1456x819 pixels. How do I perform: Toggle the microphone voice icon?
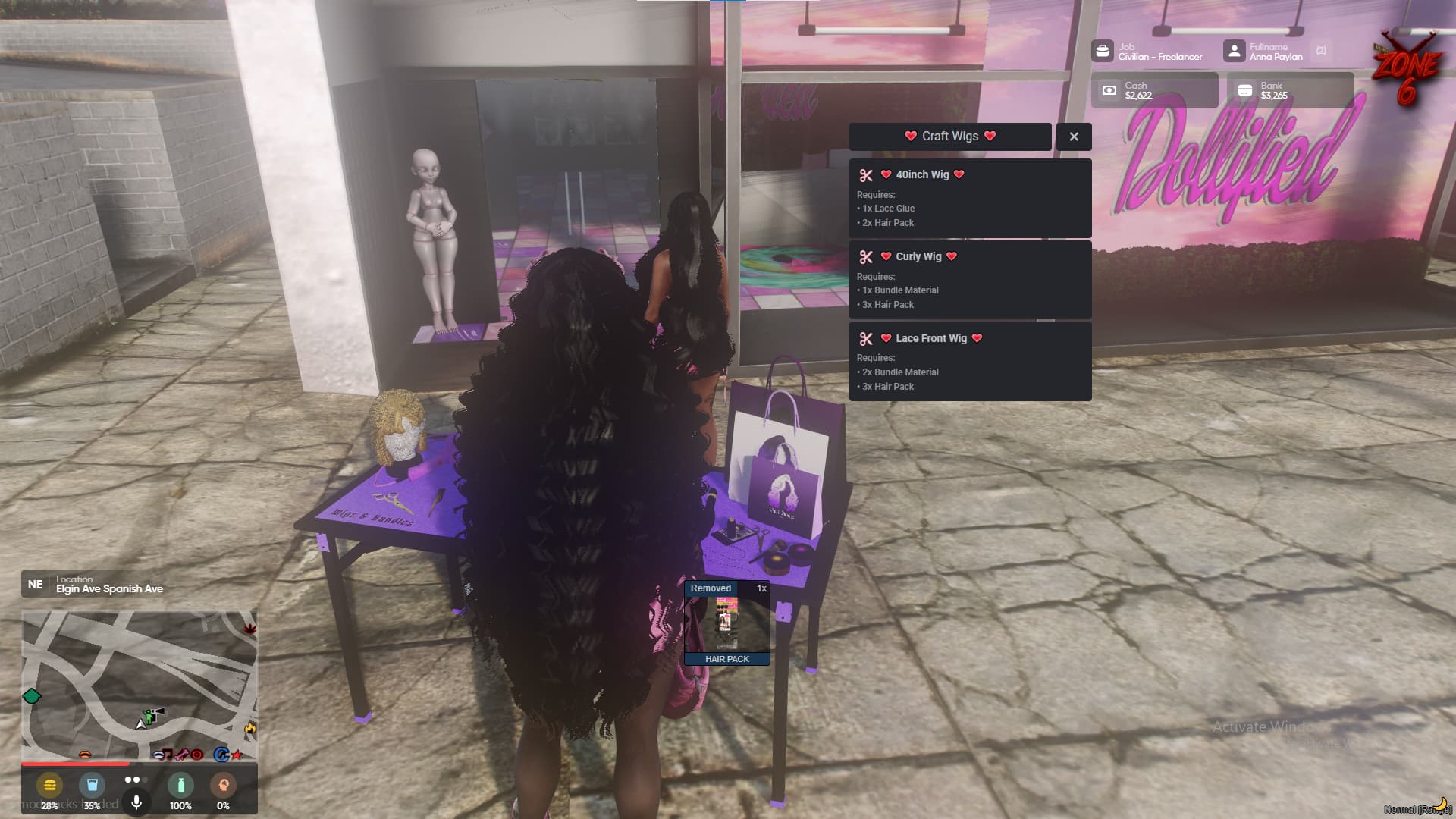pyautogui.click(x=136, y=802)
